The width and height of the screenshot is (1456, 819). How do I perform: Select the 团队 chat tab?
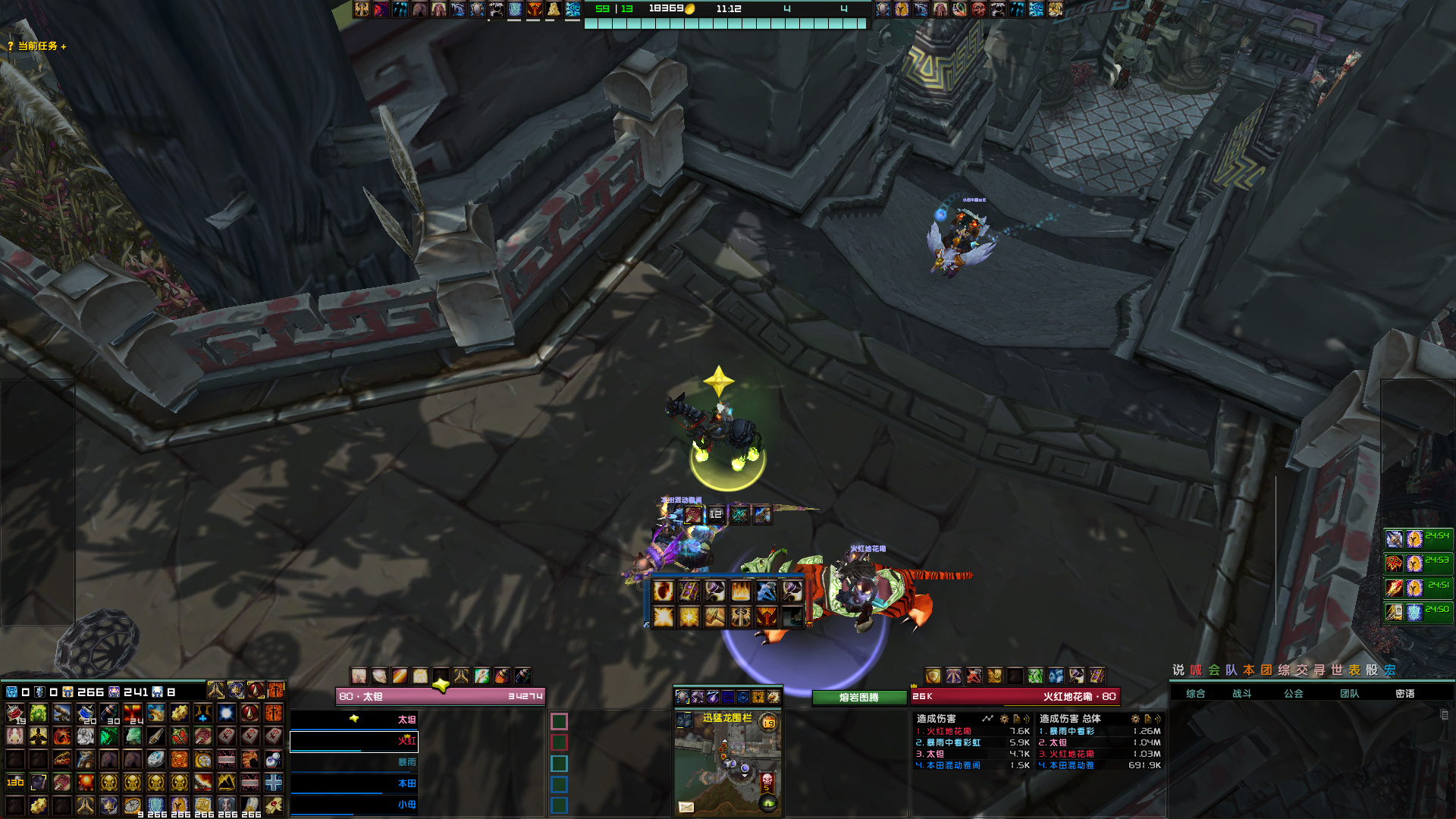tap(1350, 693)
